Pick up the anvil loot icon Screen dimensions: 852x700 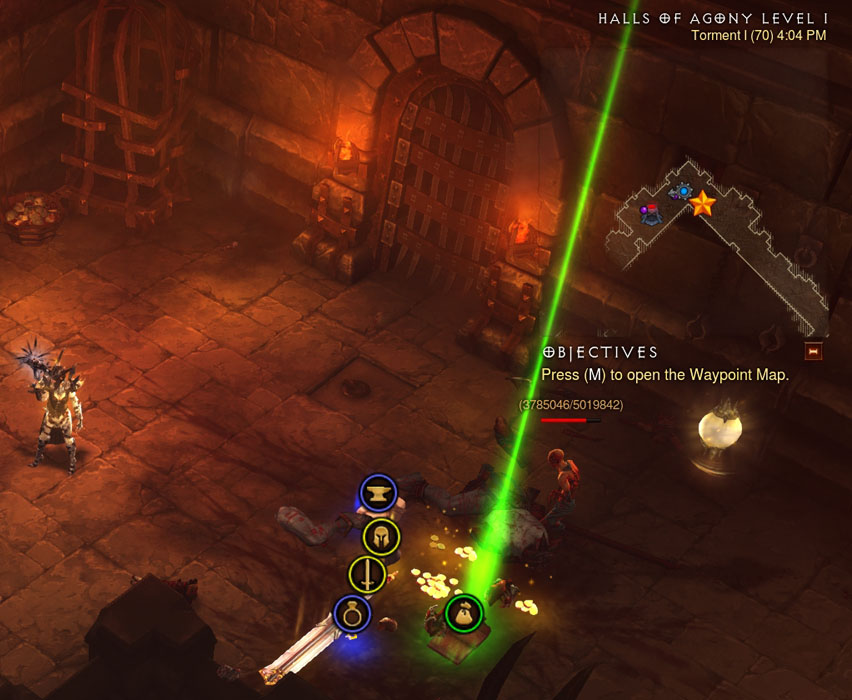point(378,493)
